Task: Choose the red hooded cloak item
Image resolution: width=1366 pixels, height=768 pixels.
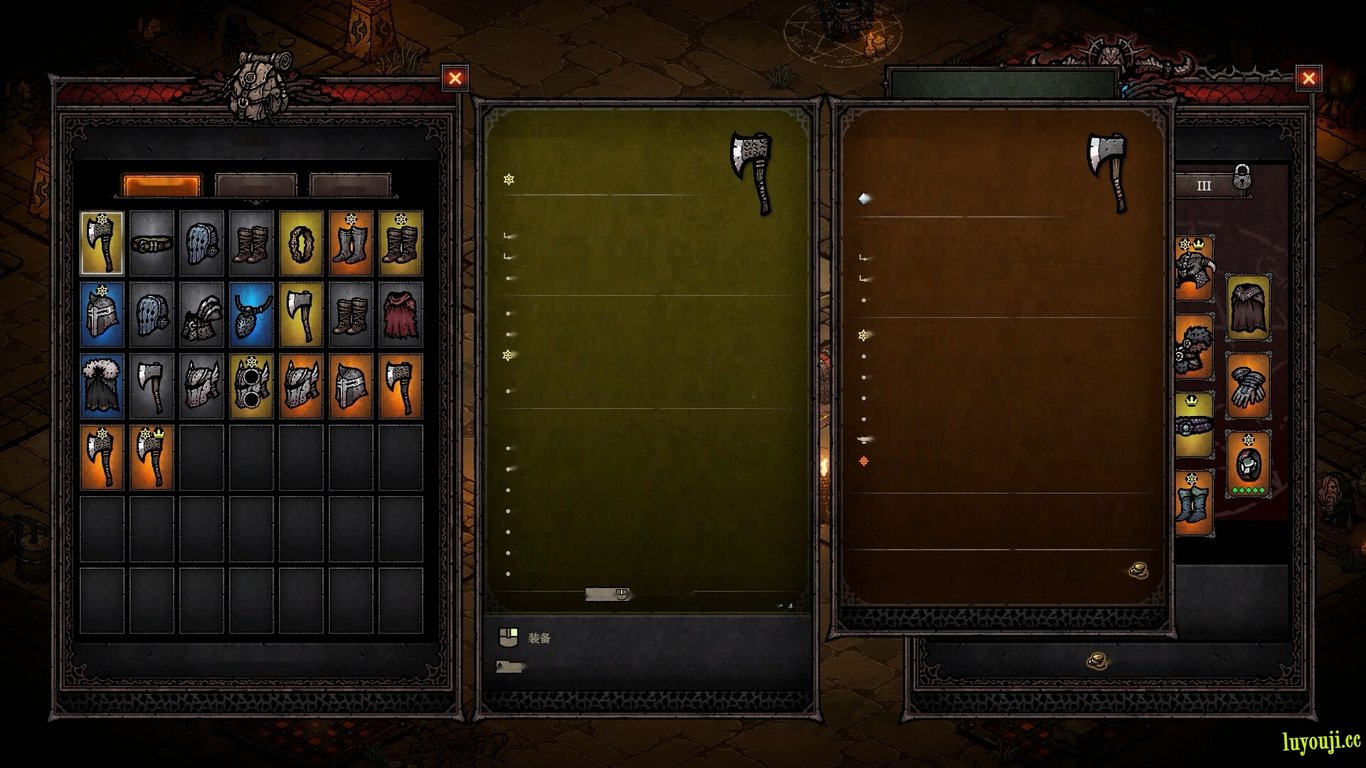Action: 400,314
